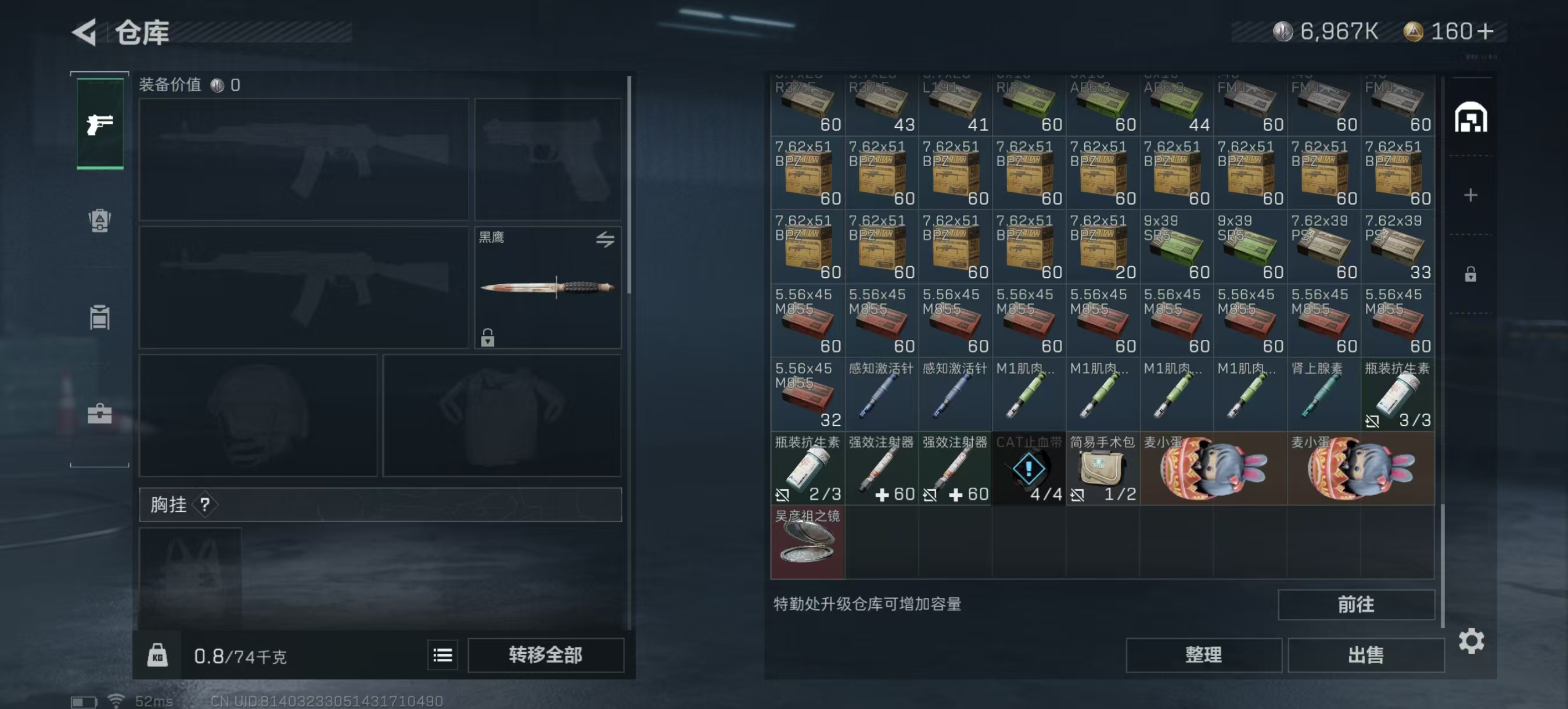1568x709 pixels.
Task: Go back from the 仓库 warehouse screen
Action: [x=85, y=32]
